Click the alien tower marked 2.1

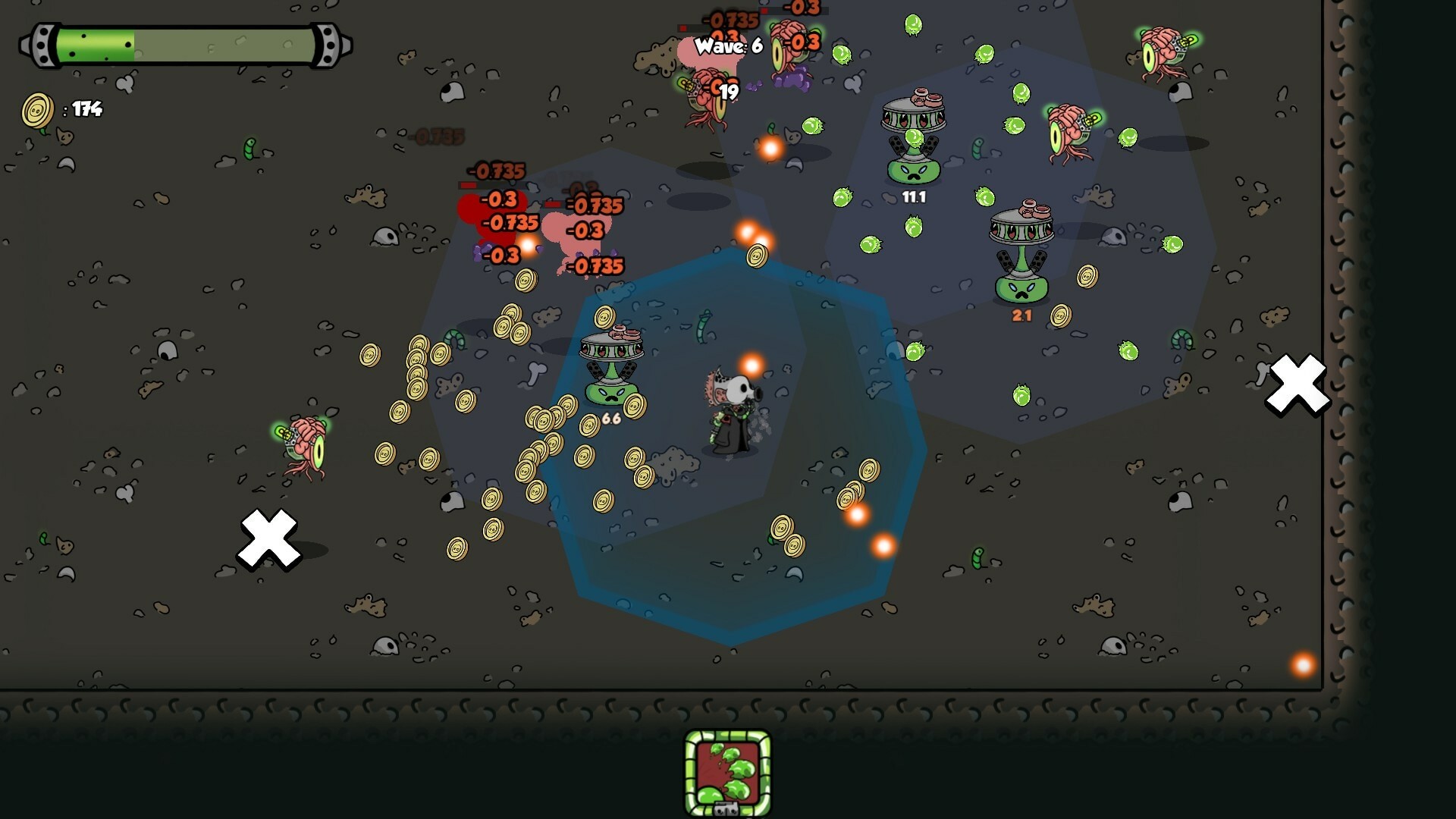tap(1022, 250)
